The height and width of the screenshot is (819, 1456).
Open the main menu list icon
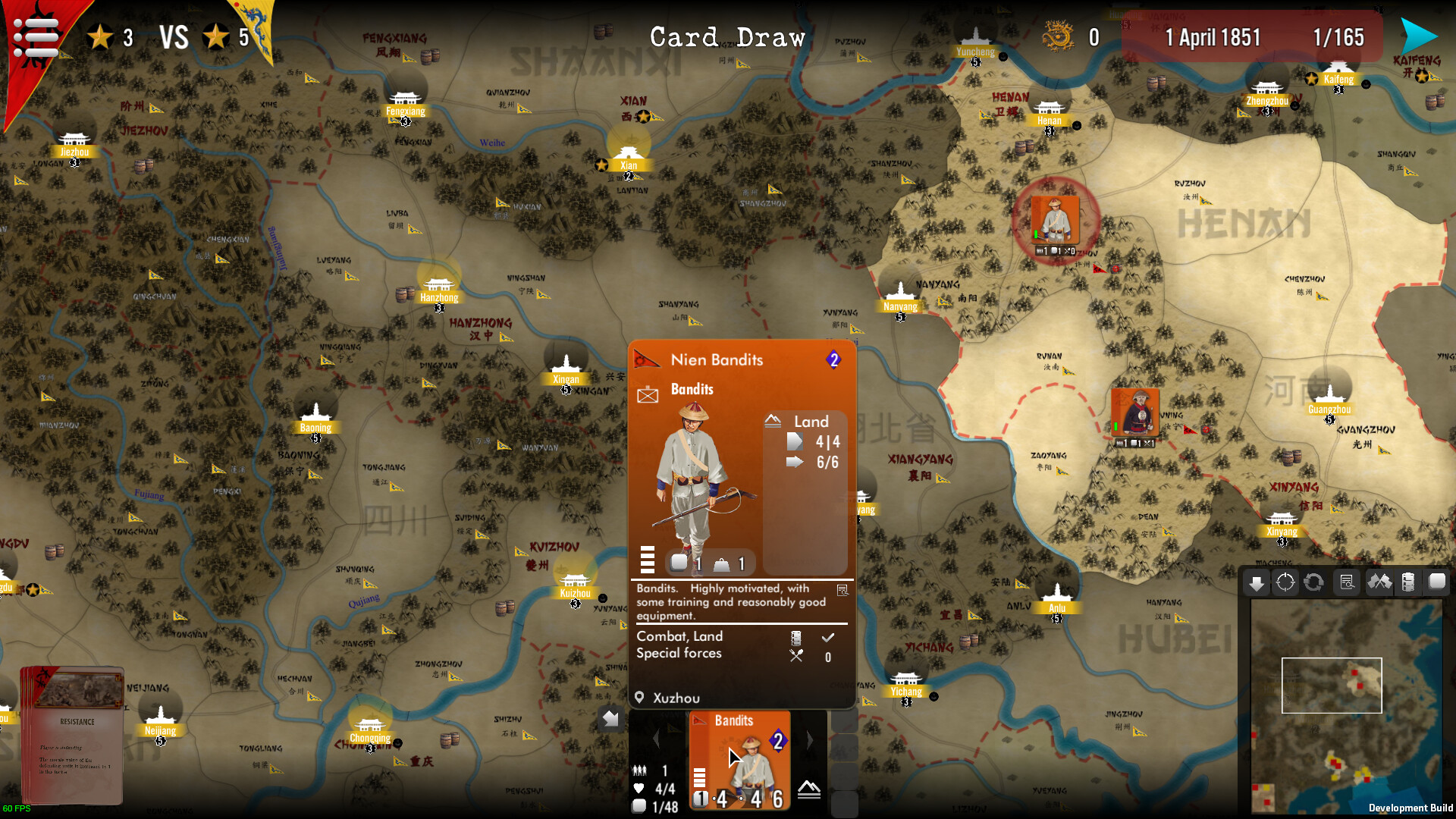click(36, 36)
